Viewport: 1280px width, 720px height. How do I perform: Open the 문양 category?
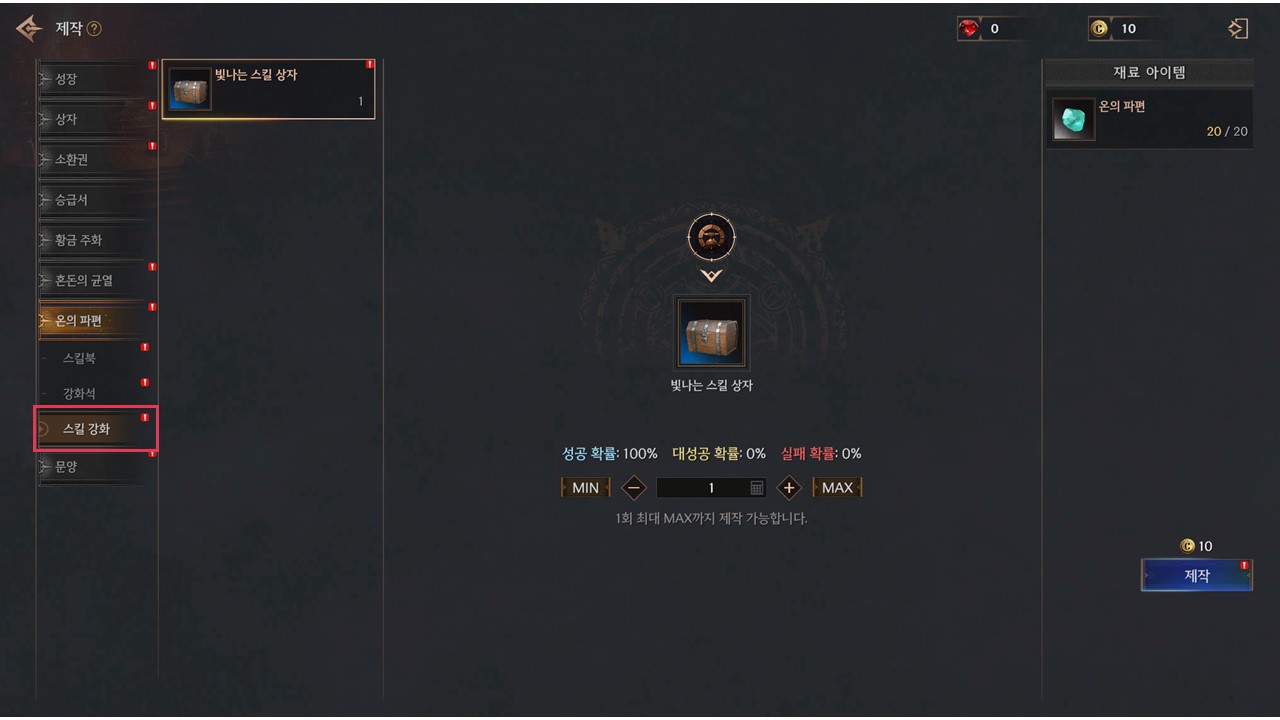(x=90, y=466)
